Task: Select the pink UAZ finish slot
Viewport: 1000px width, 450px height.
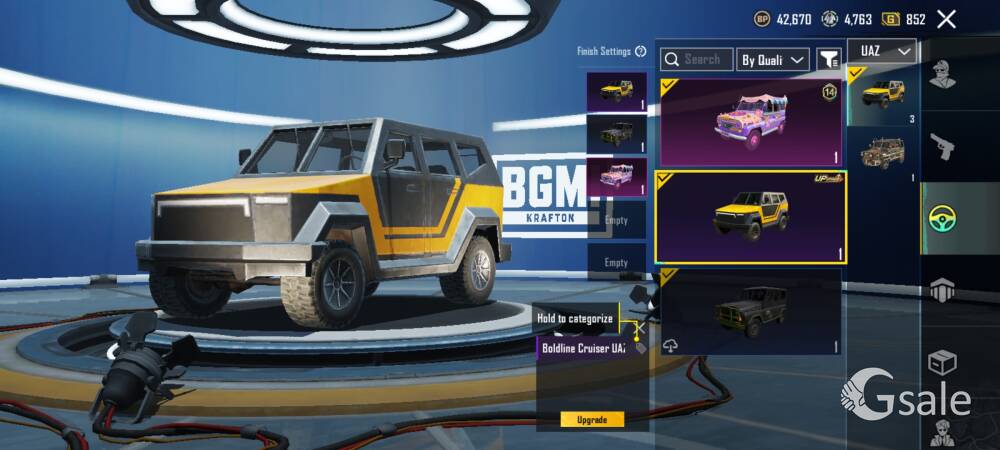Action: pyautogui.click(x=616, y=176)
